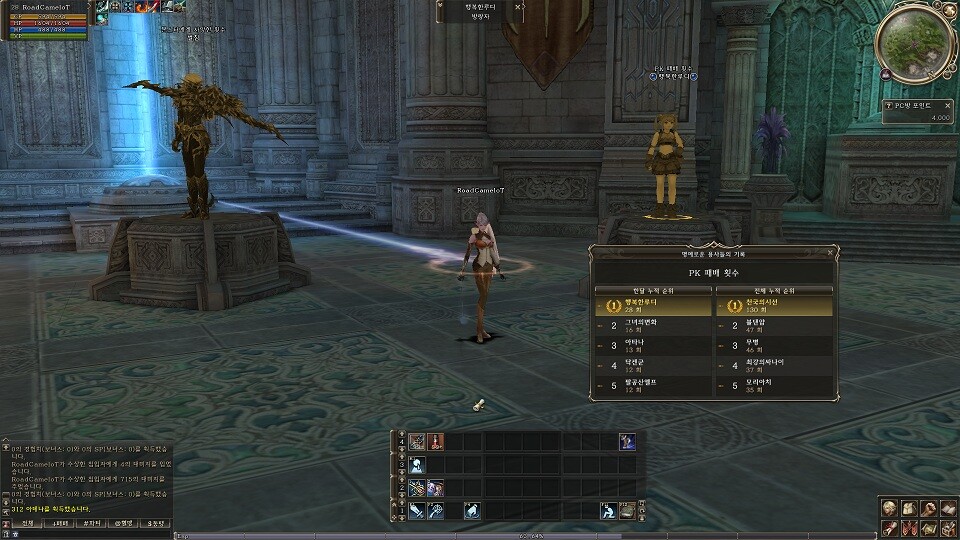Open the fist action menu icon

pyautogui.click(x=927, y=509)
